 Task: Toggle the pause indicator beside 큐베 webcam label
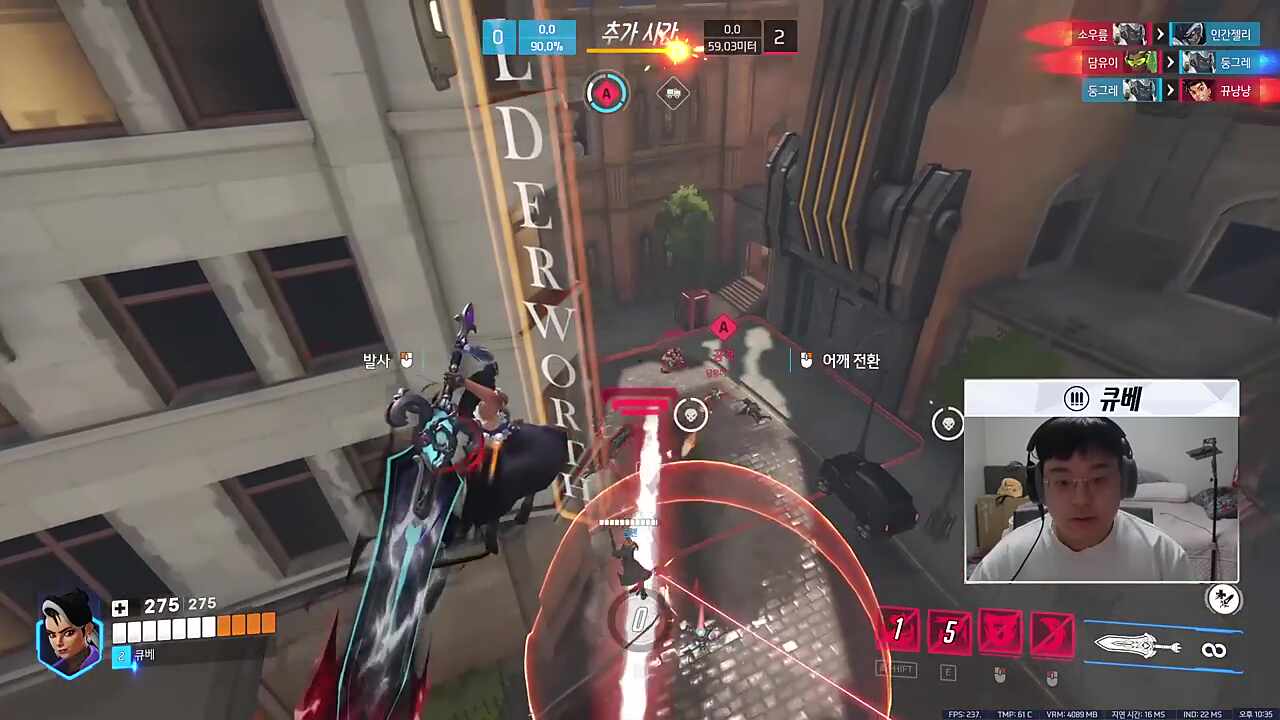[1077, 399]
